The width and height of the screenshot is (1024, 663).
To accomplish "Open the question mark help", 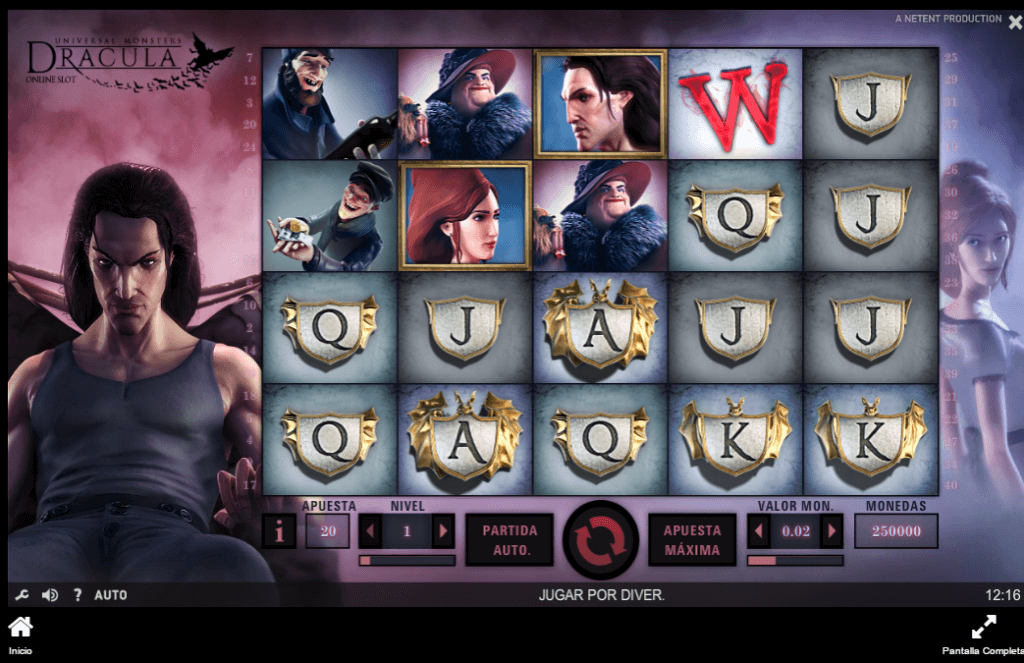I will tap(77, 595).
